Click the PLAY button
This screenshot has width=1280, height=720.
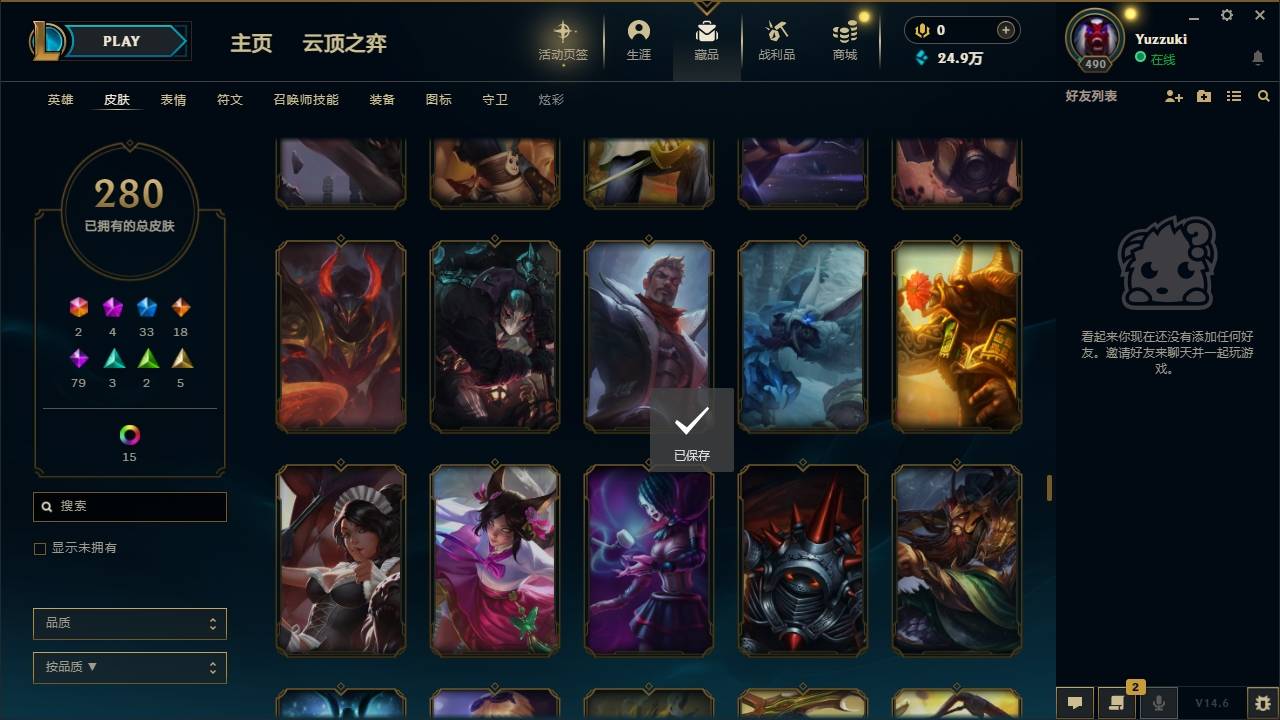[122, 41]
